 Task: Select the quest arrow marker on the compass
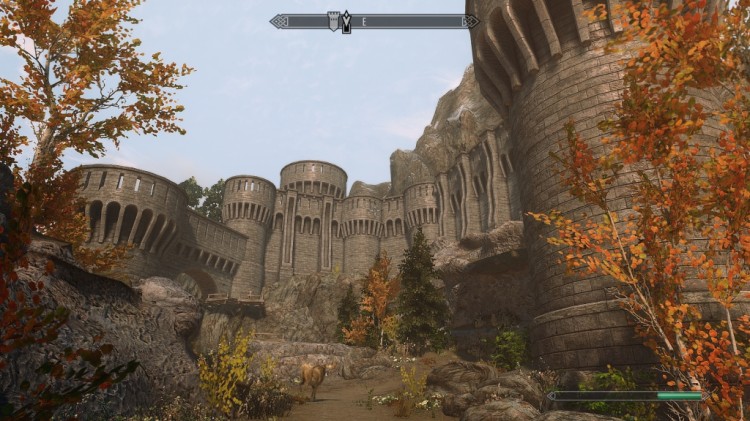(x=347, y=21)
